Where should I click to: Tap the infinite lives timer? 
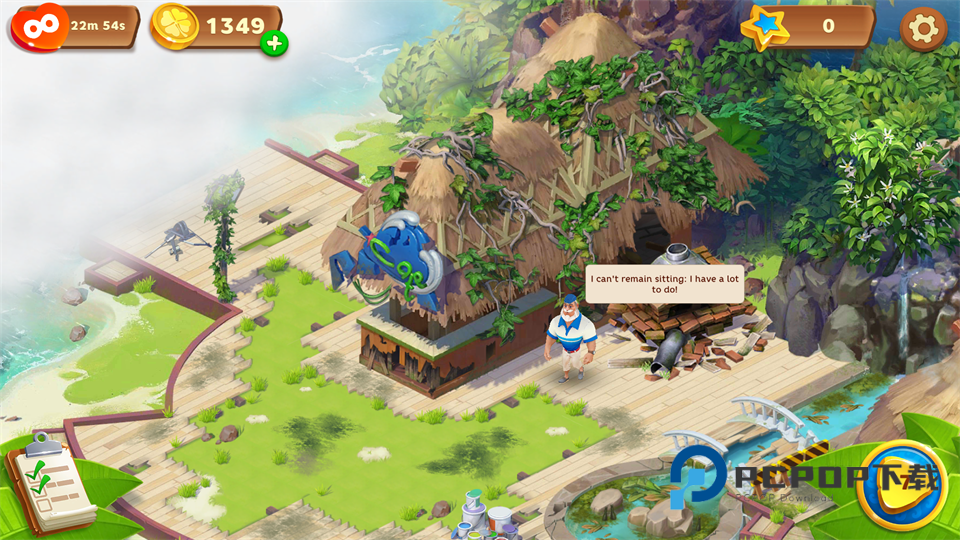click(x=75, y=26)
